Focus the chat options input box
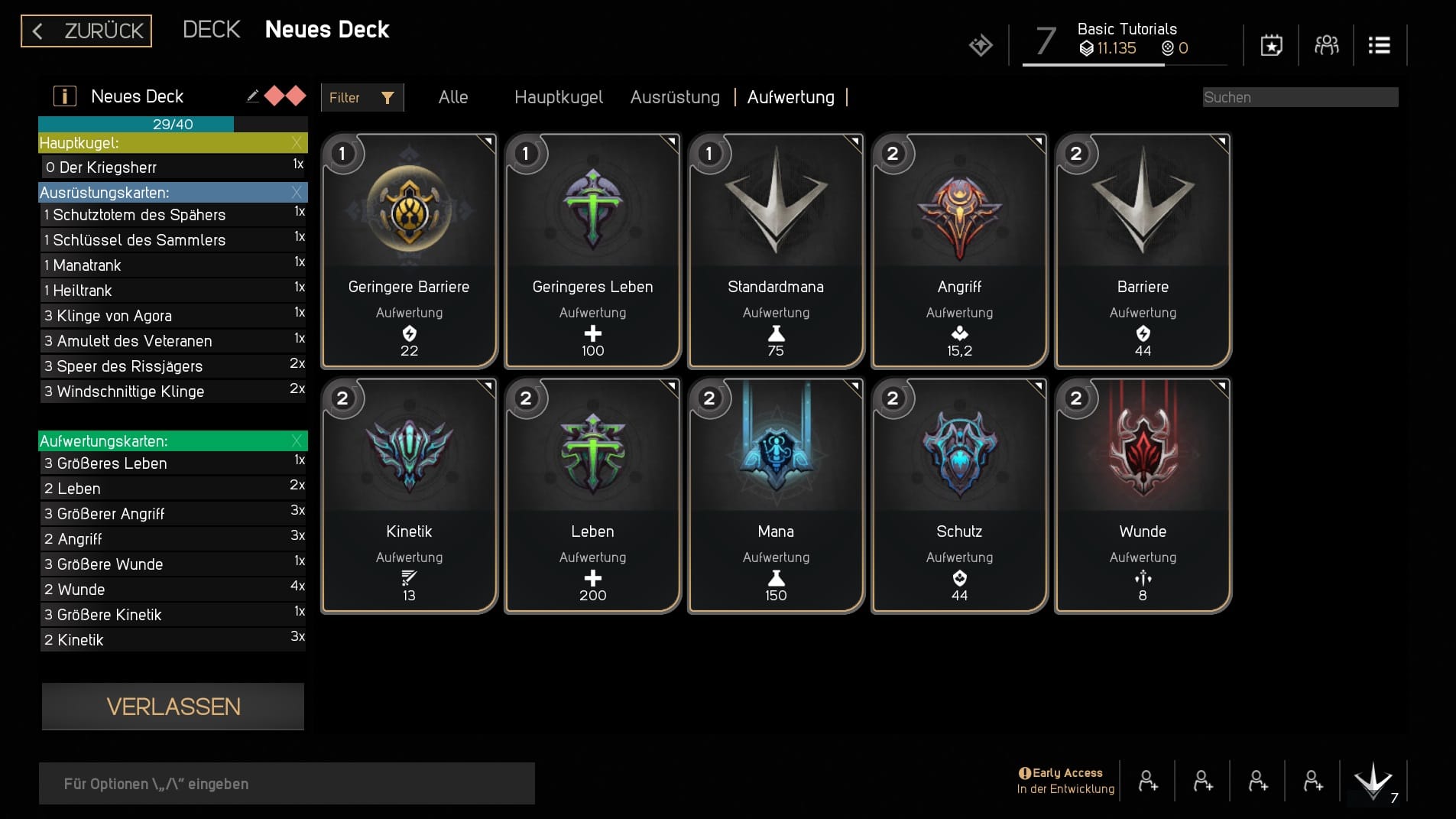1456x819 pixels. tap(287, 784)
